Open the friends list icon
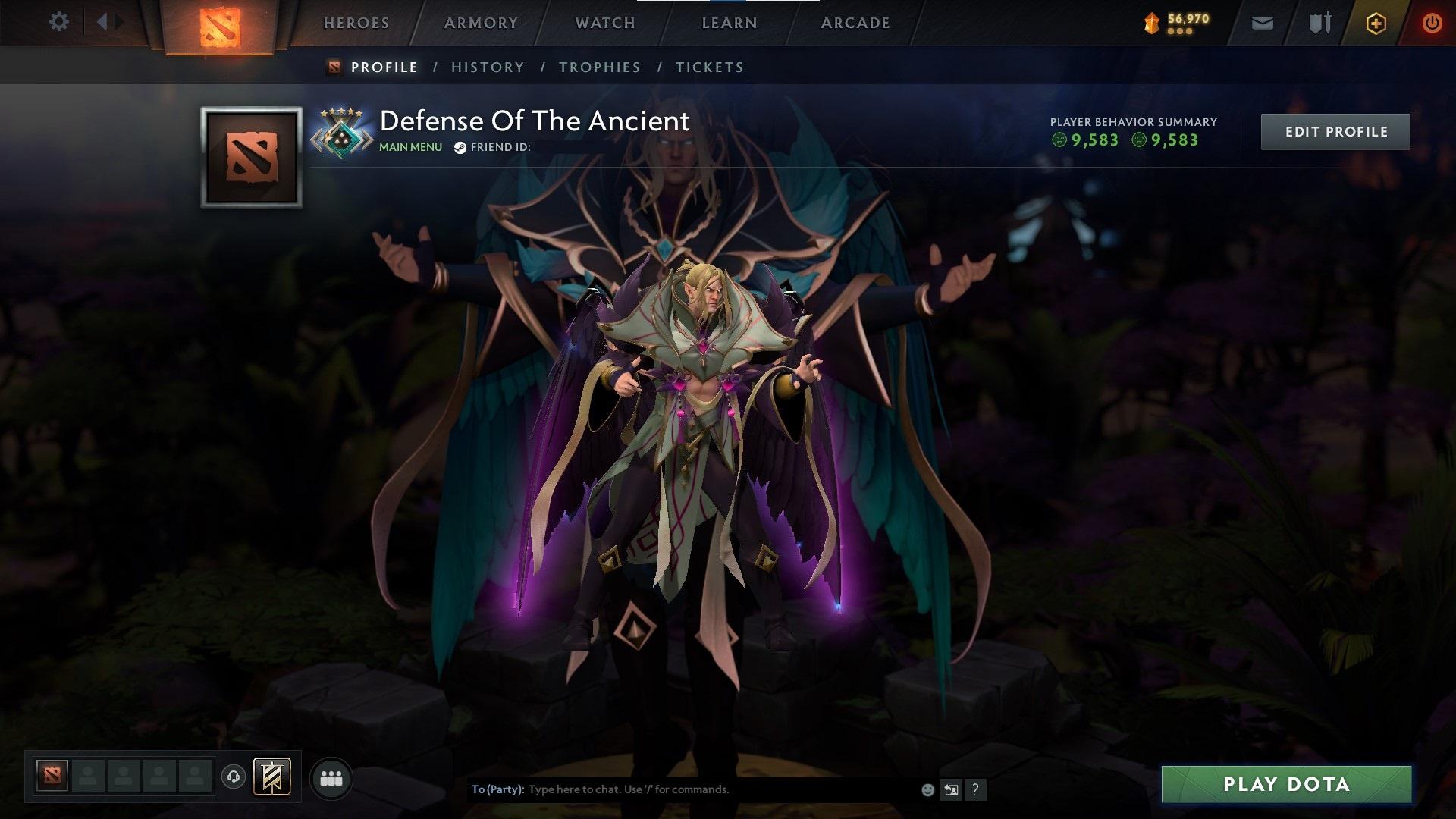Viewport: 1456px width, 819px height. 330,777
